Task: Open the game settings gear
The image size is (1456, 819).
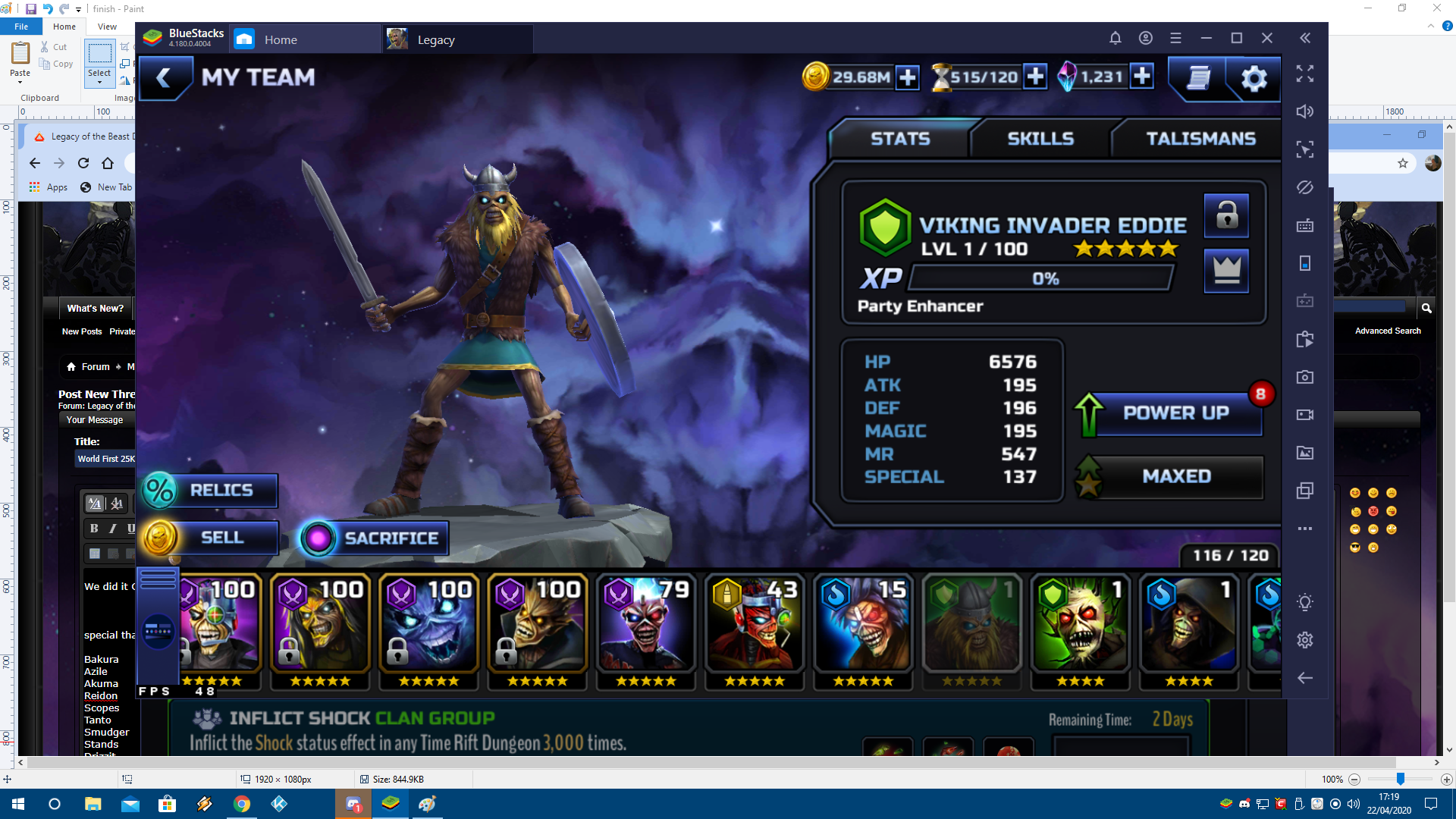Action: pos(1254,78)
